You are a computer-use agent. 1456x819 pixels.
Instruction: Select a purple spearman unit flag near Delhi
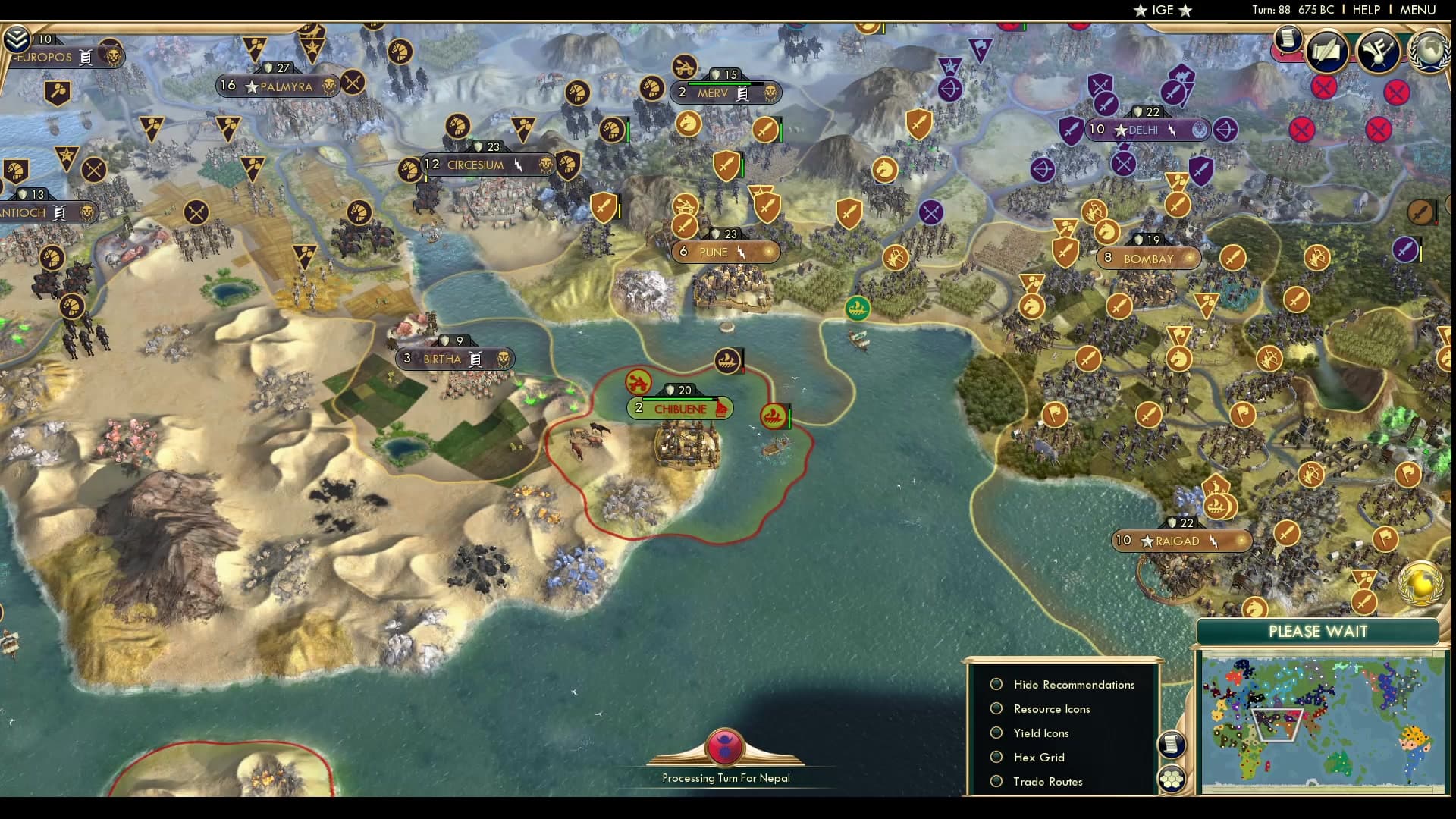pos(1071,130)
